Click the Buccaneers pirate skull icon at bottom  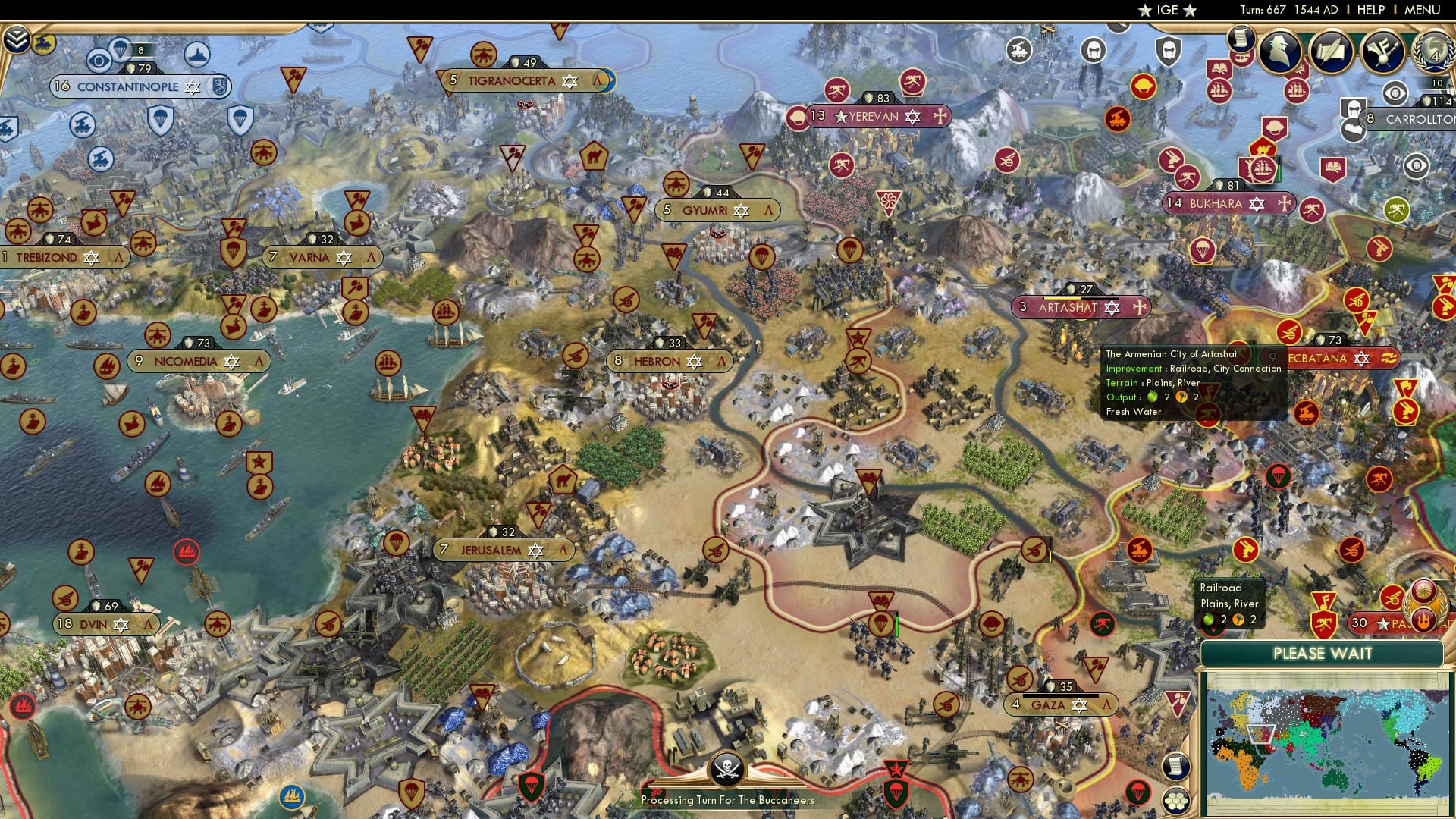728,768
